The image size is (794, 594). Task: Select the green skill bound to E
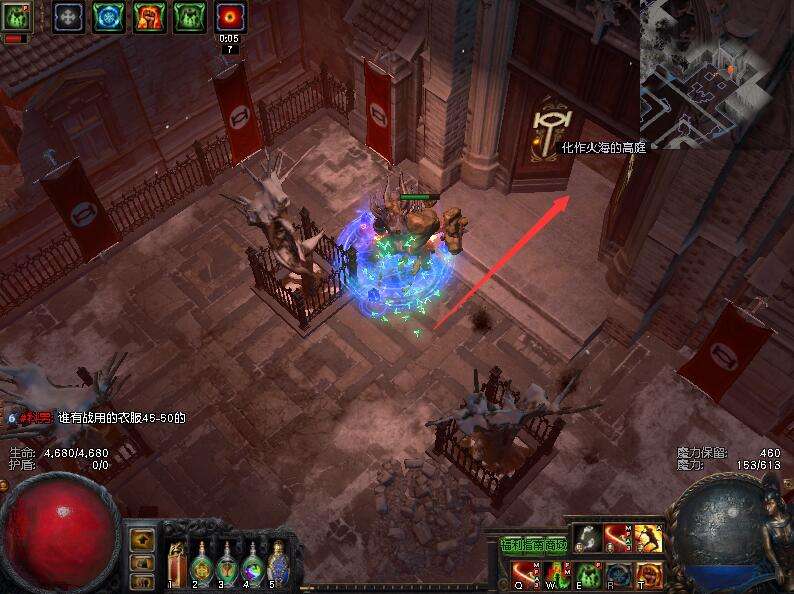click(x=588, y=575)
